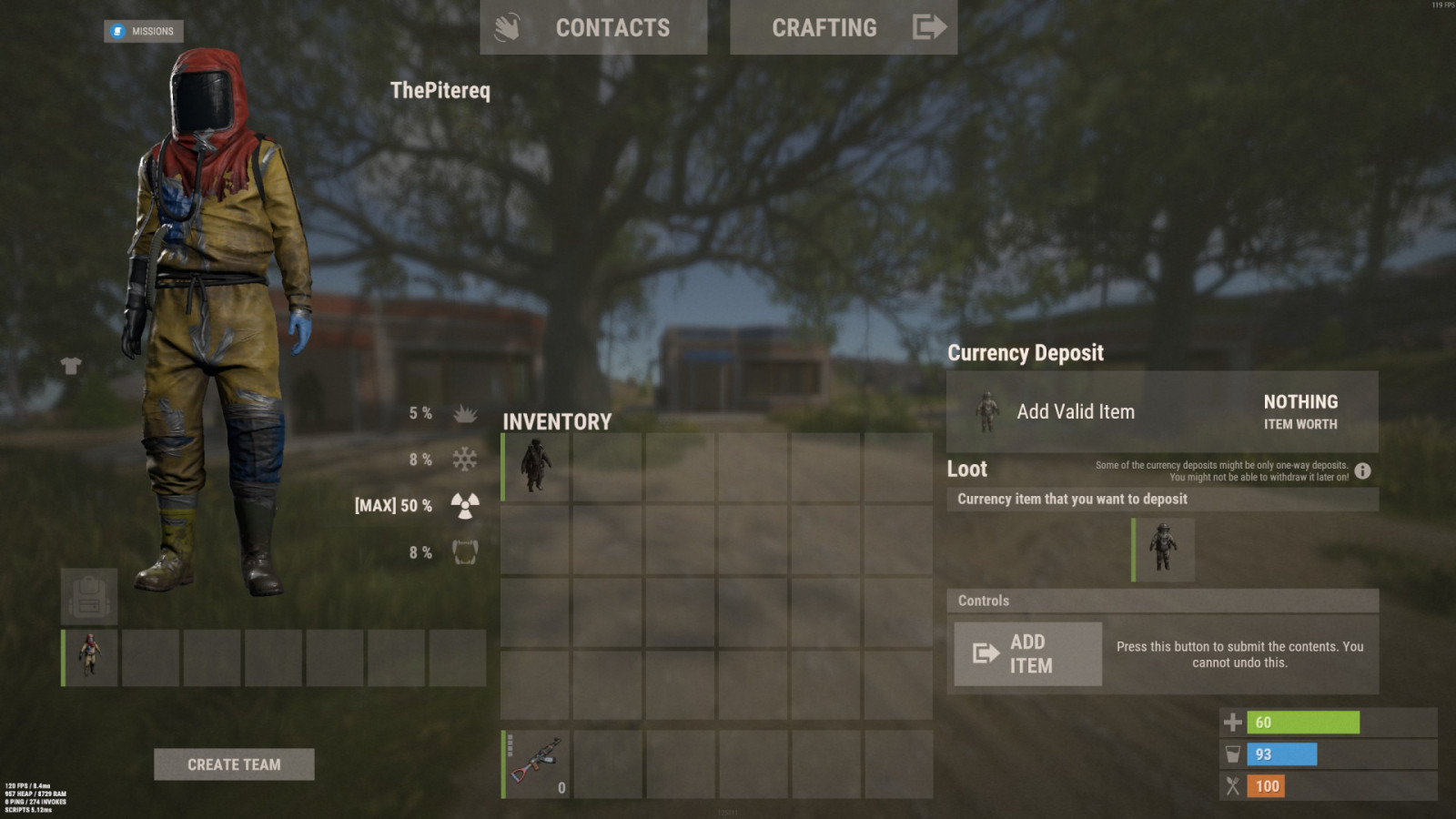Screen dimensions: 1456x819
Task: Click the info icon about one-way deposits
Action: click(1361, 470)
